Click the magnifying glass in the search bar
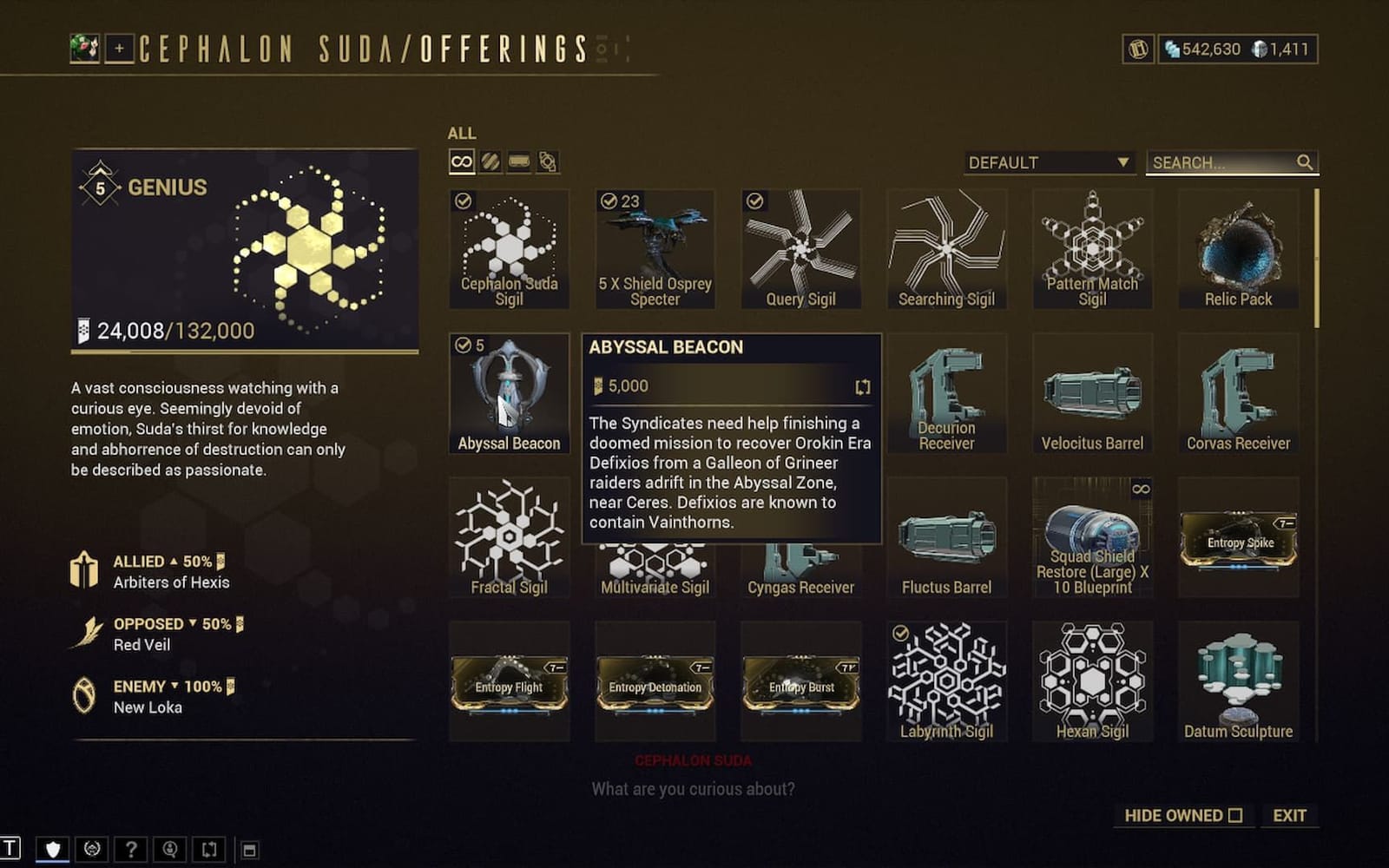1389x868 pixels. click(1305, 161)
